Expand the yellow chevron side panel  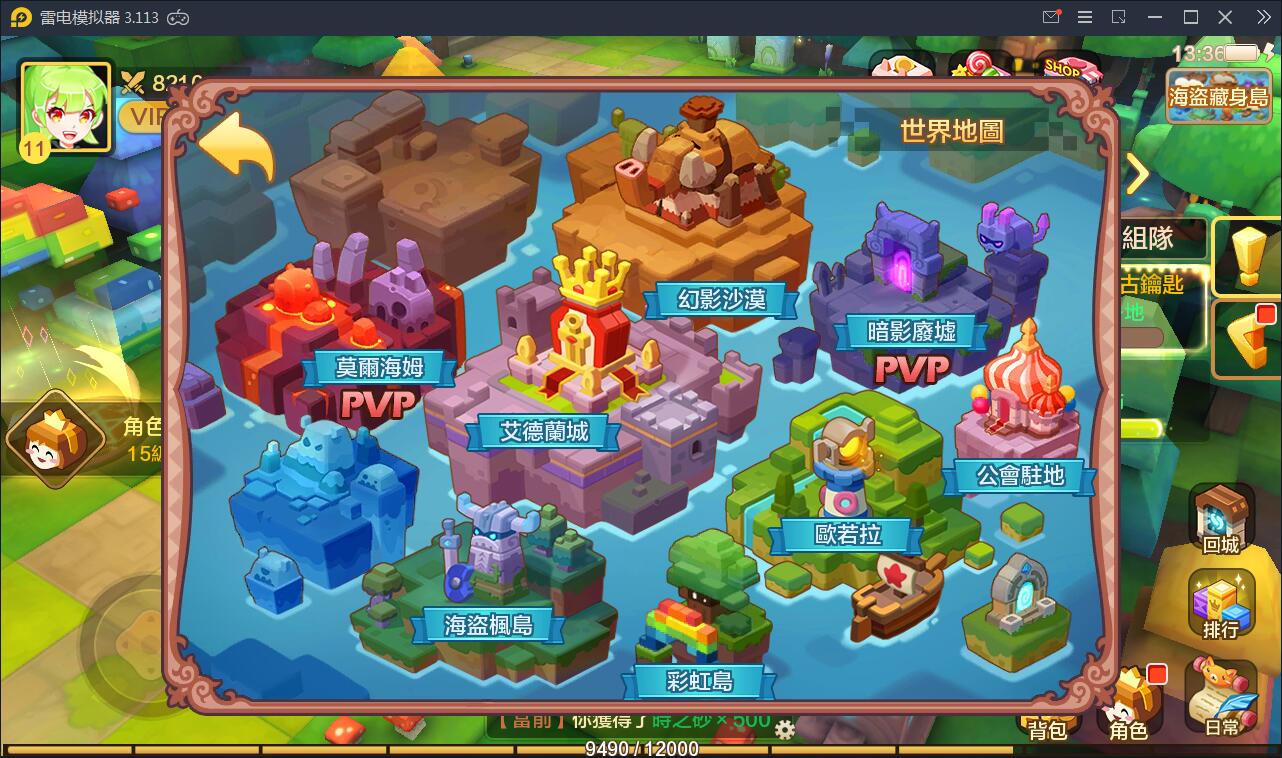tap(1138, 173)
